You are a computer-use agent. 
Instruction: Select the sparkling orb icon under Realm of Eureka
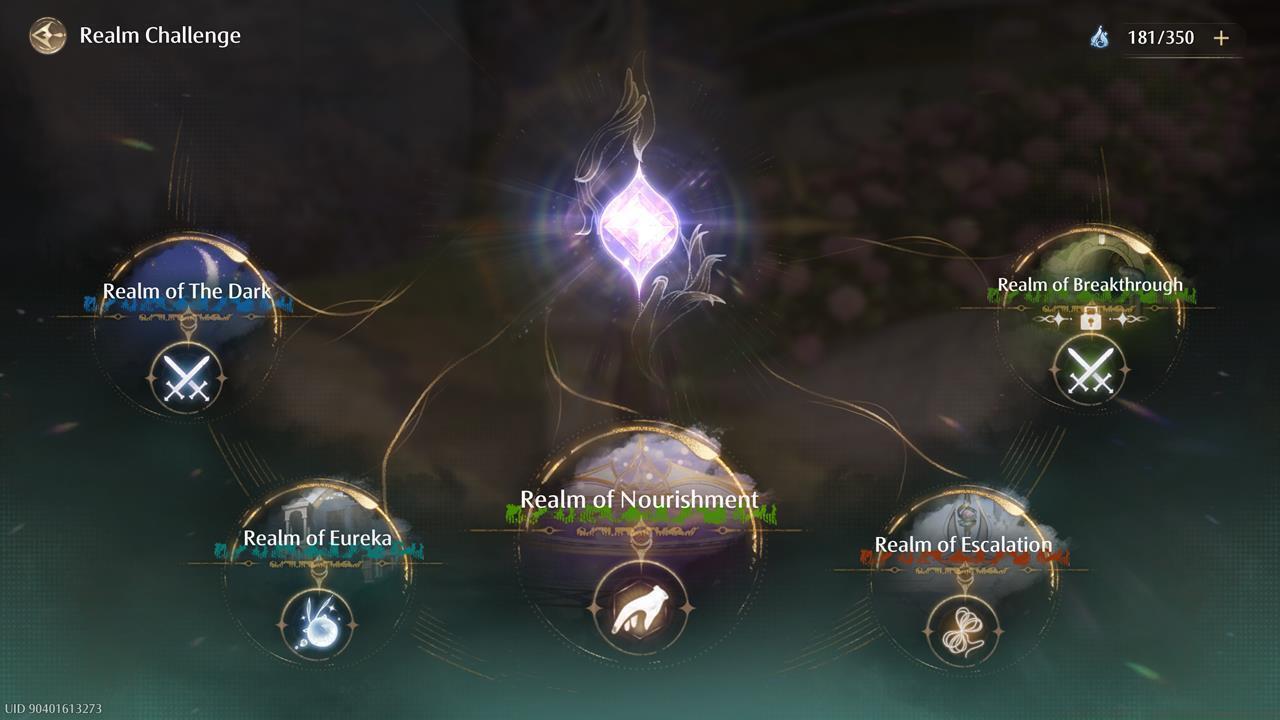click(x=318, y=620)
